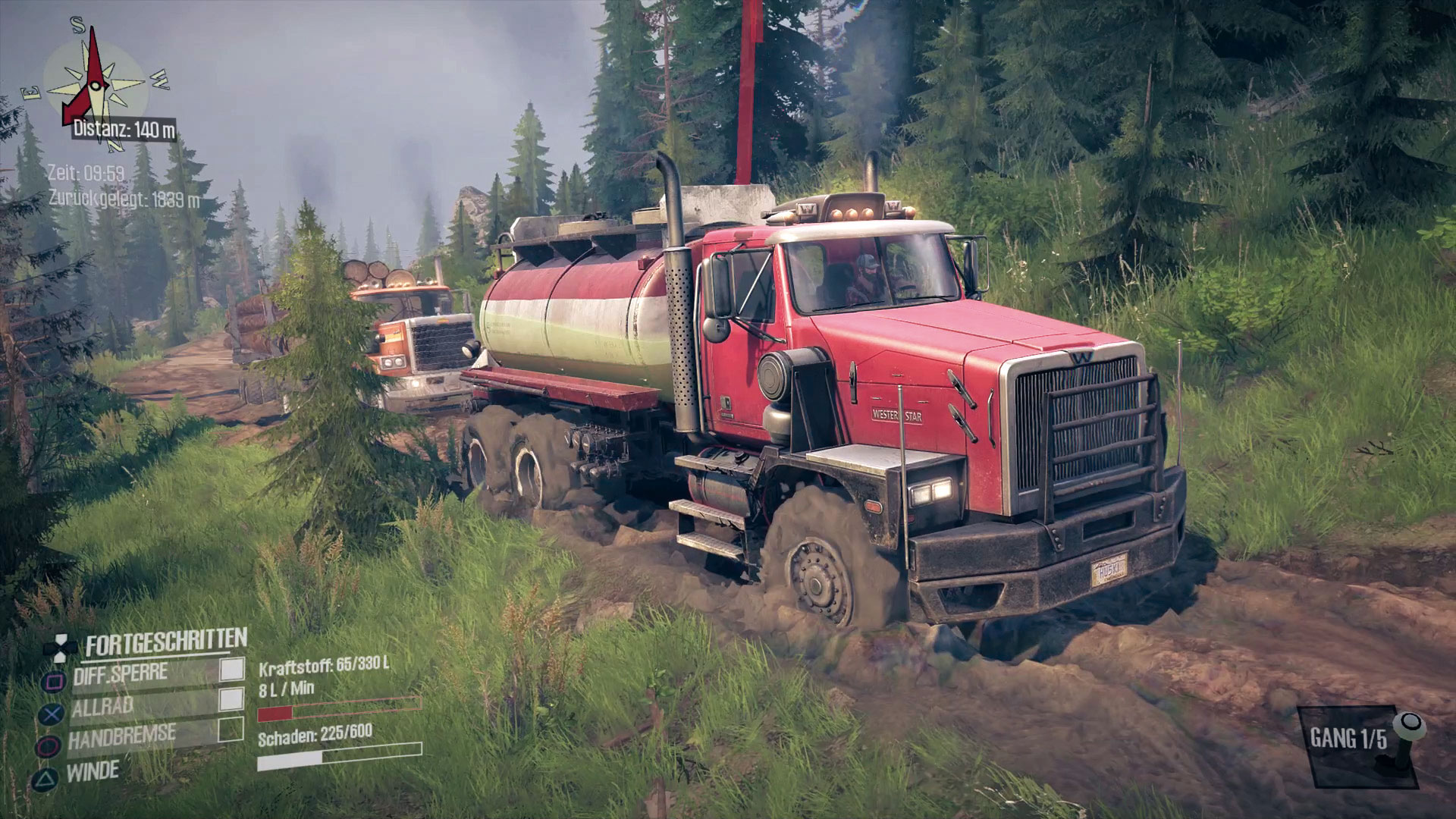Toggle the Diff.Sperre checkbox
Viewport: 1456px width, 819px height.
232,669
